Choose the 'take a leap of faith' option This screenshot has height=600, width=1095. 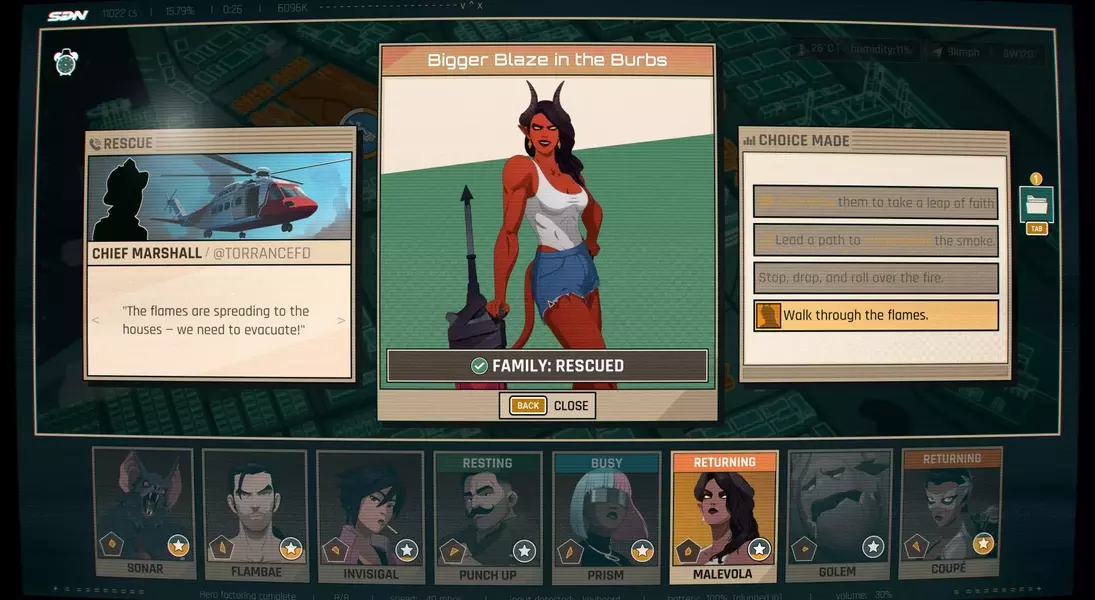pyautogui.click(x=875, y=202)
